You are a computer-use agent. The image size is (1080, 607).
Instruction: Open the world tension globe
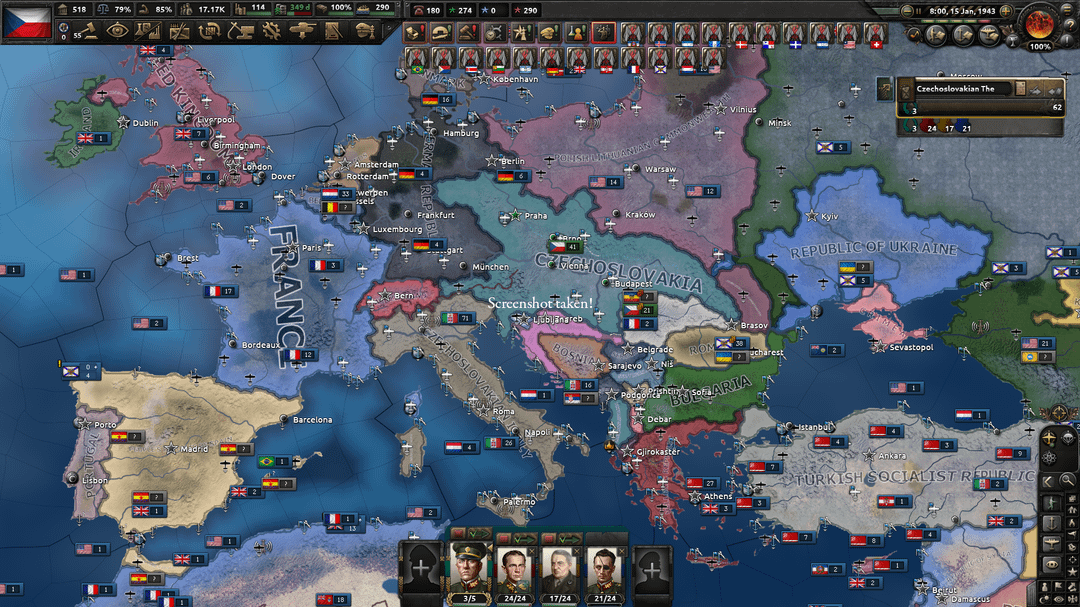pos(1040,24)
